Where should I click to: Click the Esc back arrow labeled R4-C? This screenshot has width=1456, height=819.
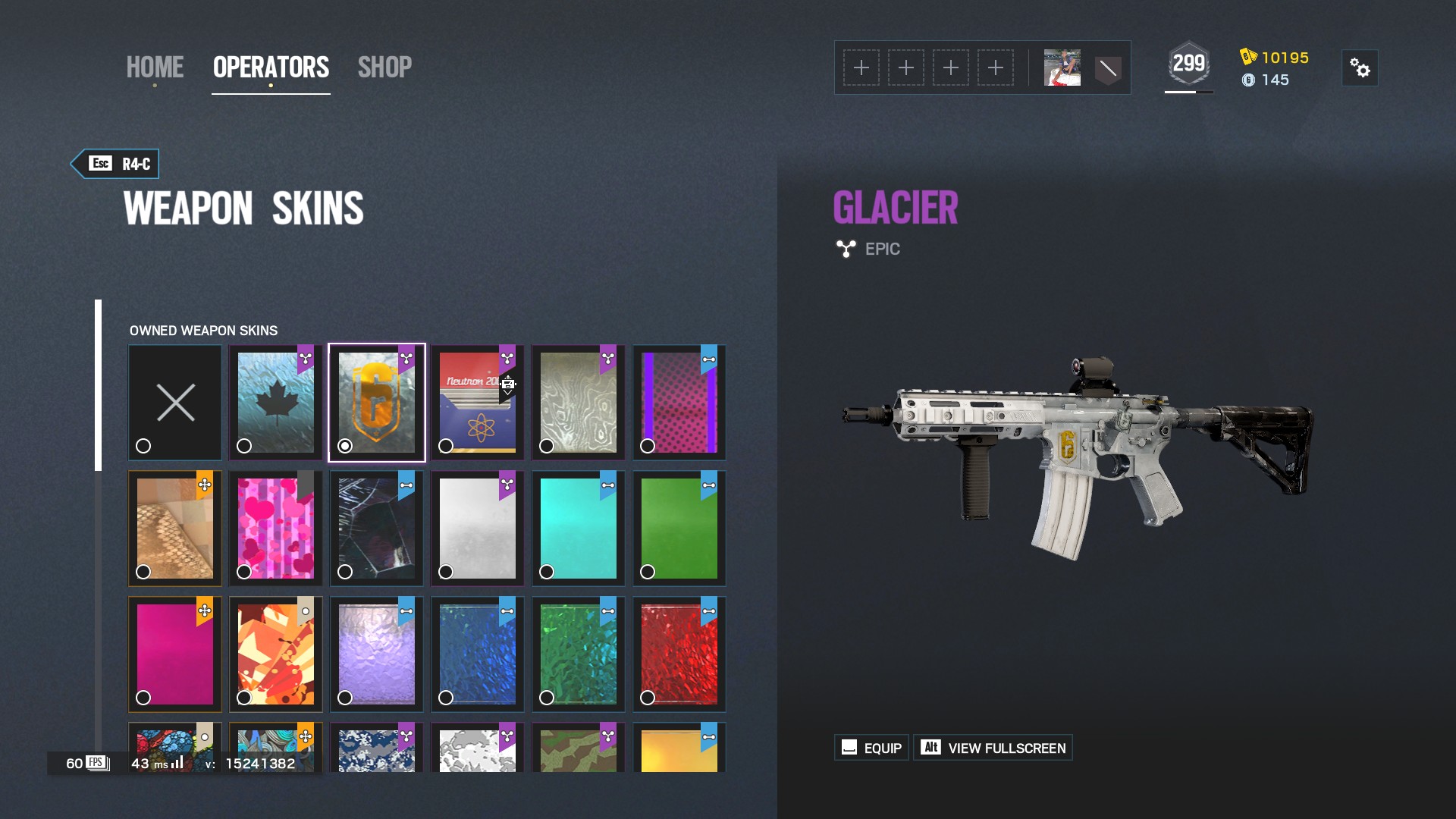114,163
